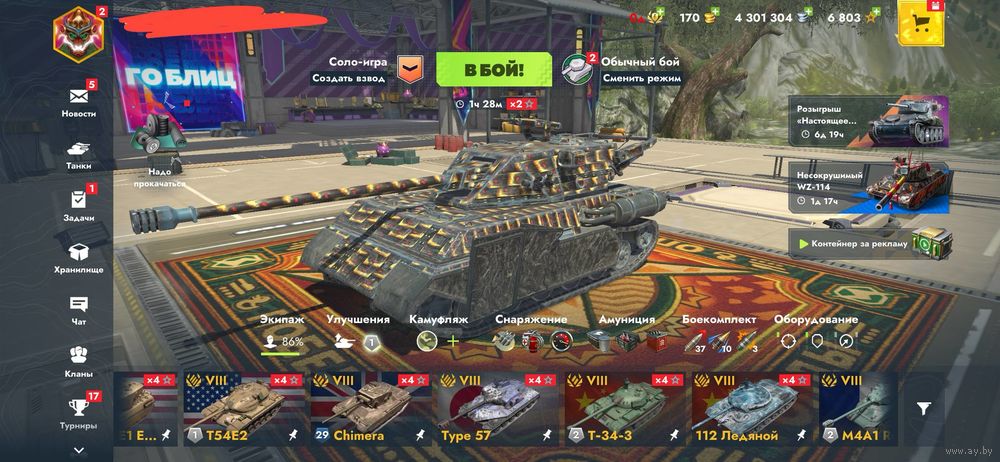Screen dimensions: 1000x462
Task: Open the Контейнер за рекламу ad container
Action: [x=866, y=243]
